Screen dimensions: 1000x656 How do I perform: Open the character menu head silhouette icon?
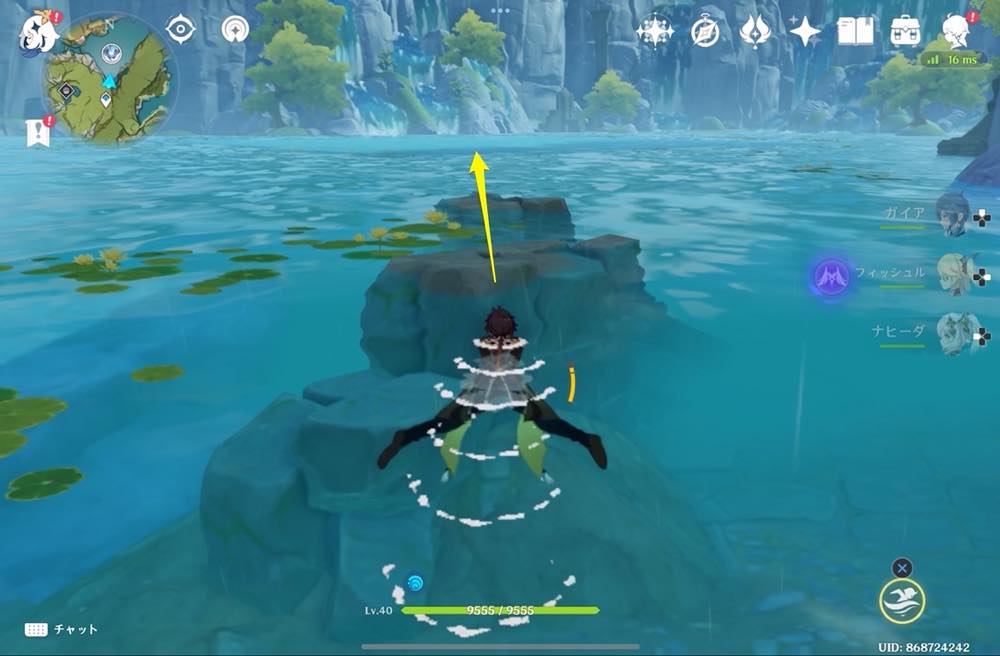957,32
